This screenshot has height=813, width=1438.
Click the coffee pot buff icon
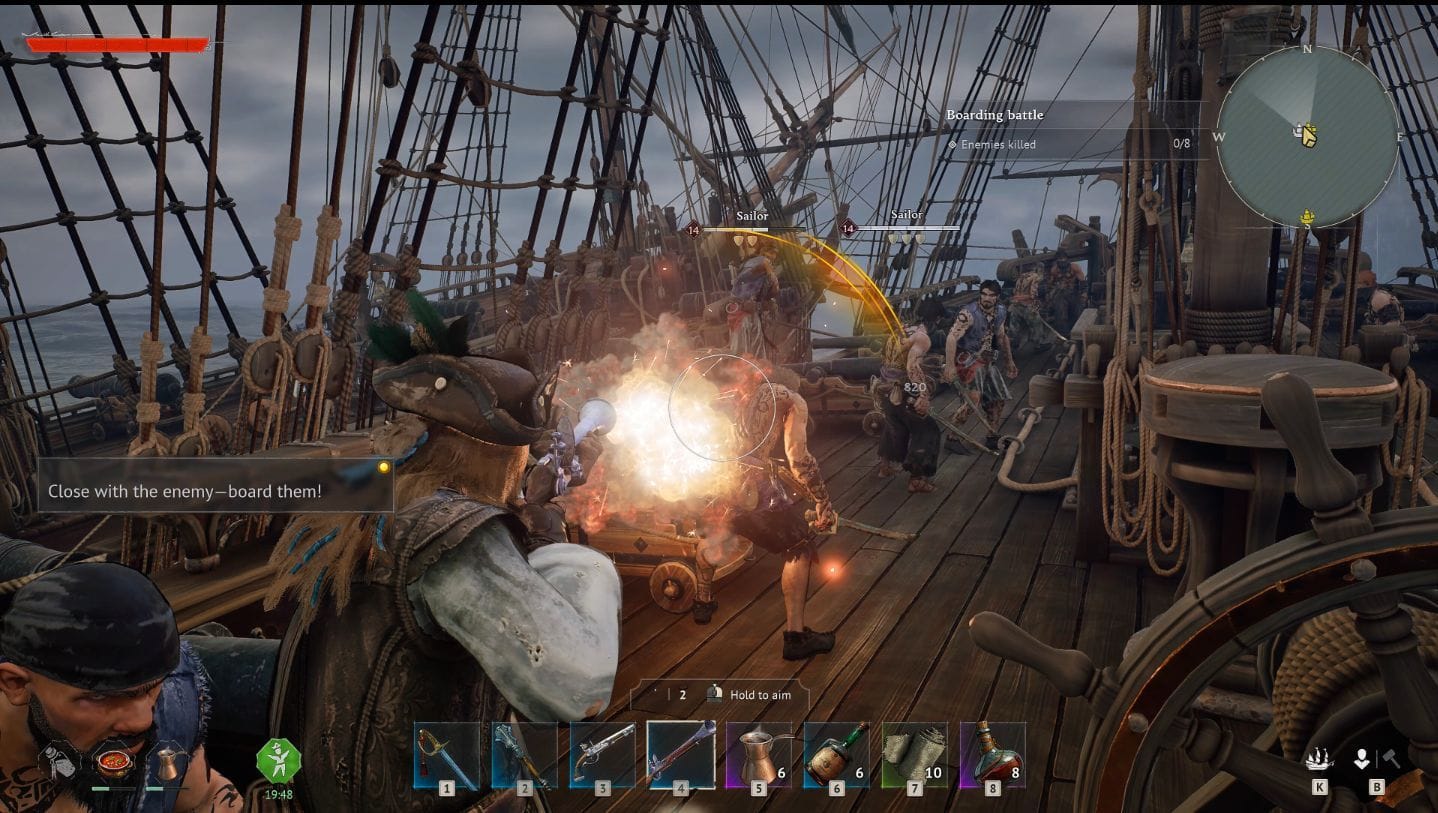click(x=168, y=763)
